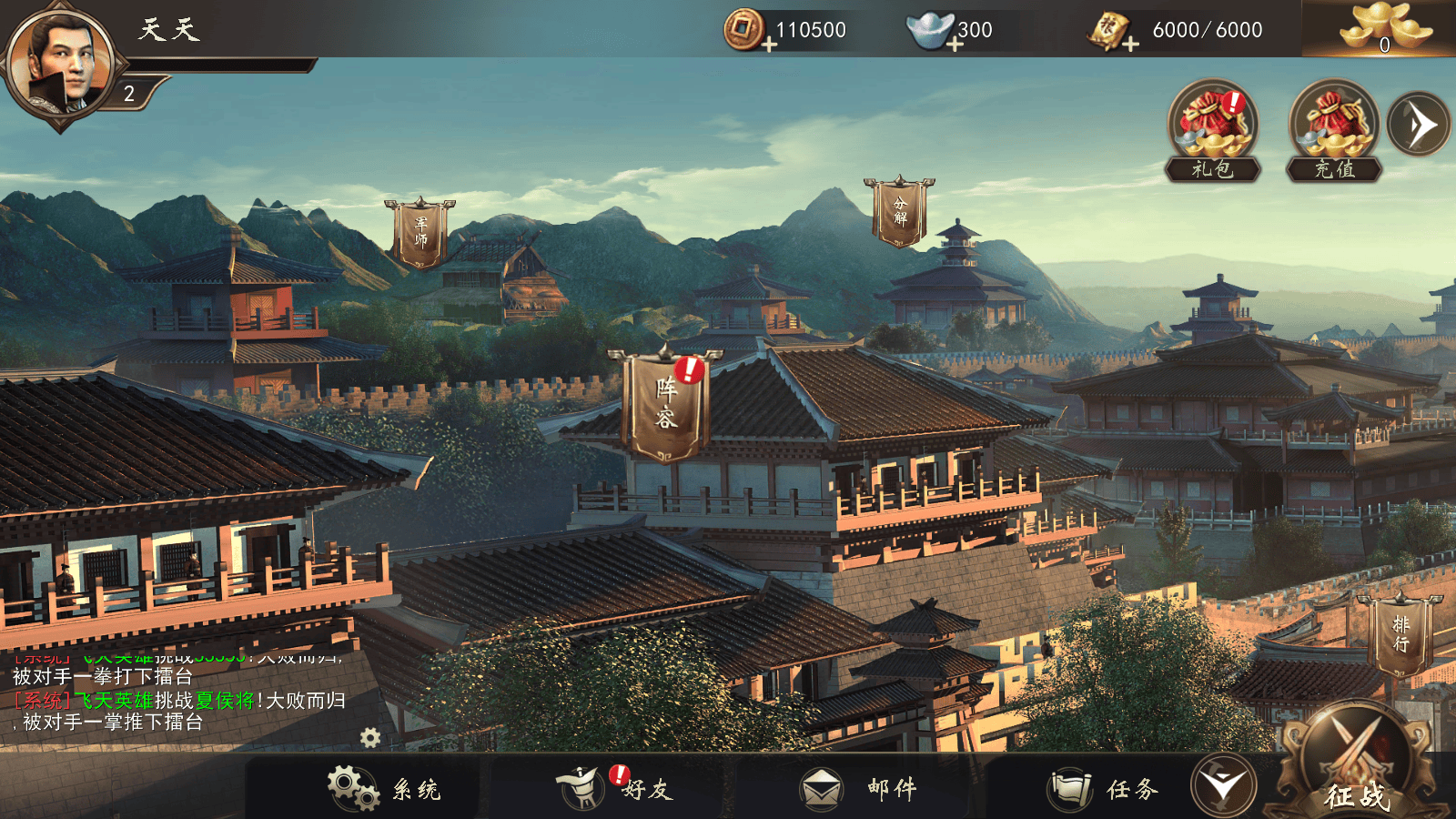Collapse the bottom menu bar chevron
Viewport: 1456px width, 819px height.
pyautogui.click(x=1223, y=784)
